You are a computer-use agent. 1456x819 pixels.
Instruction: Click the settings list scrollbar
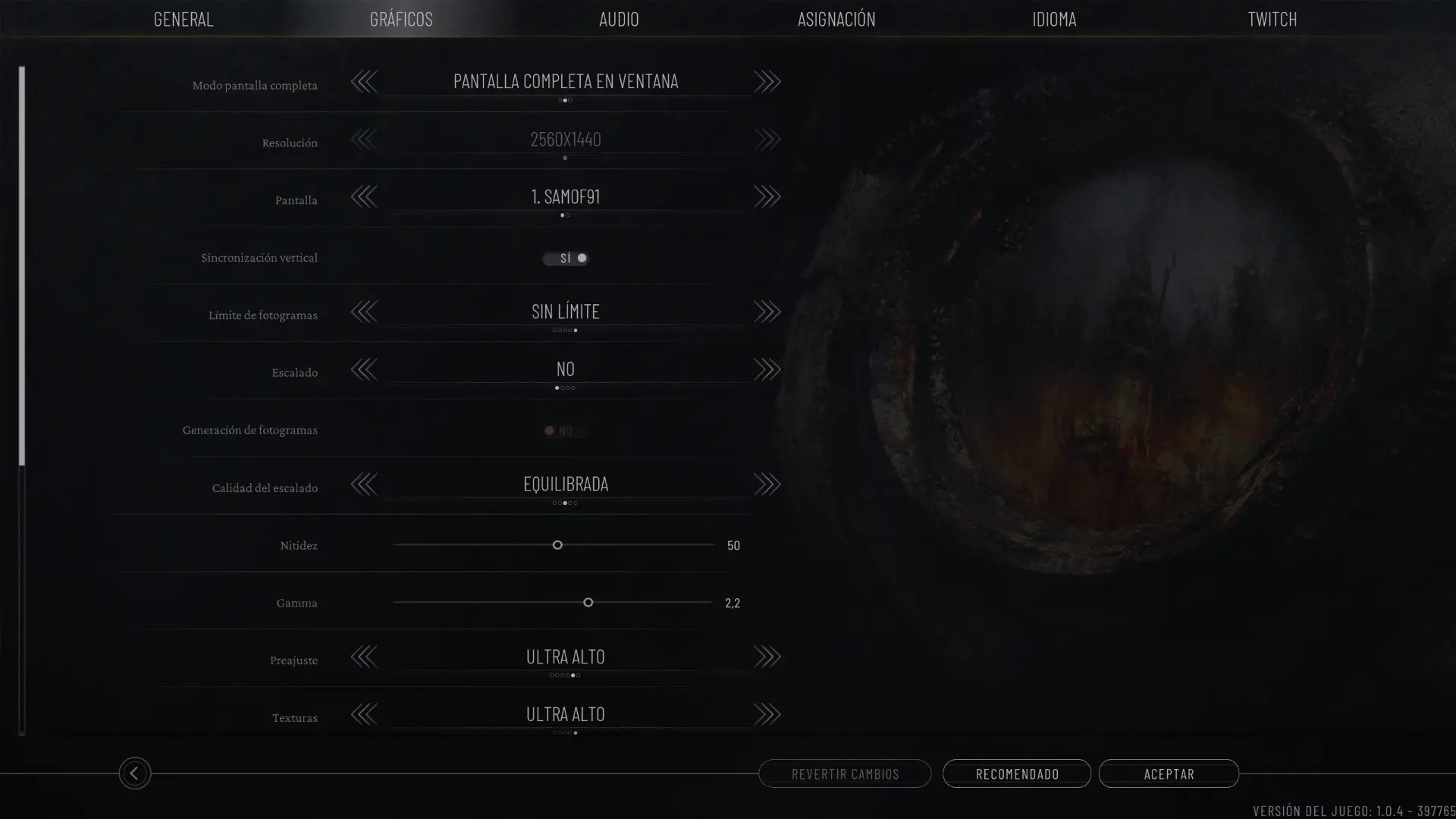[x=22, y=265]
